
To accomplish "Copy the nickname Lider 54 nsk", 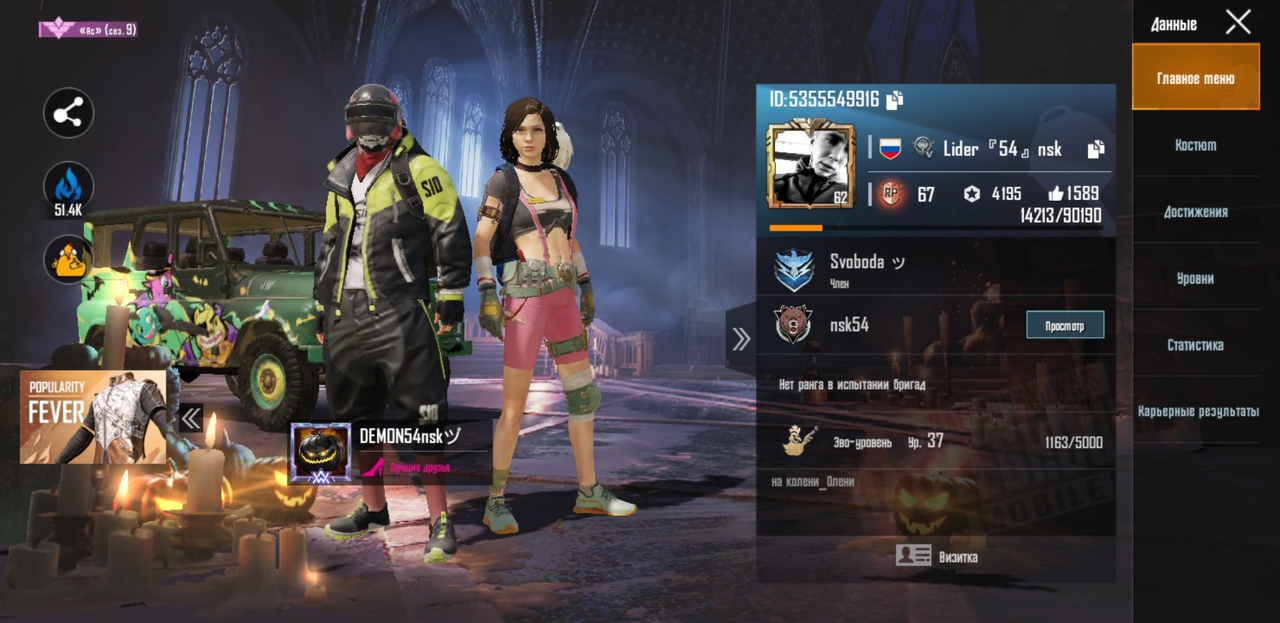I will (x=1096, y=149).
